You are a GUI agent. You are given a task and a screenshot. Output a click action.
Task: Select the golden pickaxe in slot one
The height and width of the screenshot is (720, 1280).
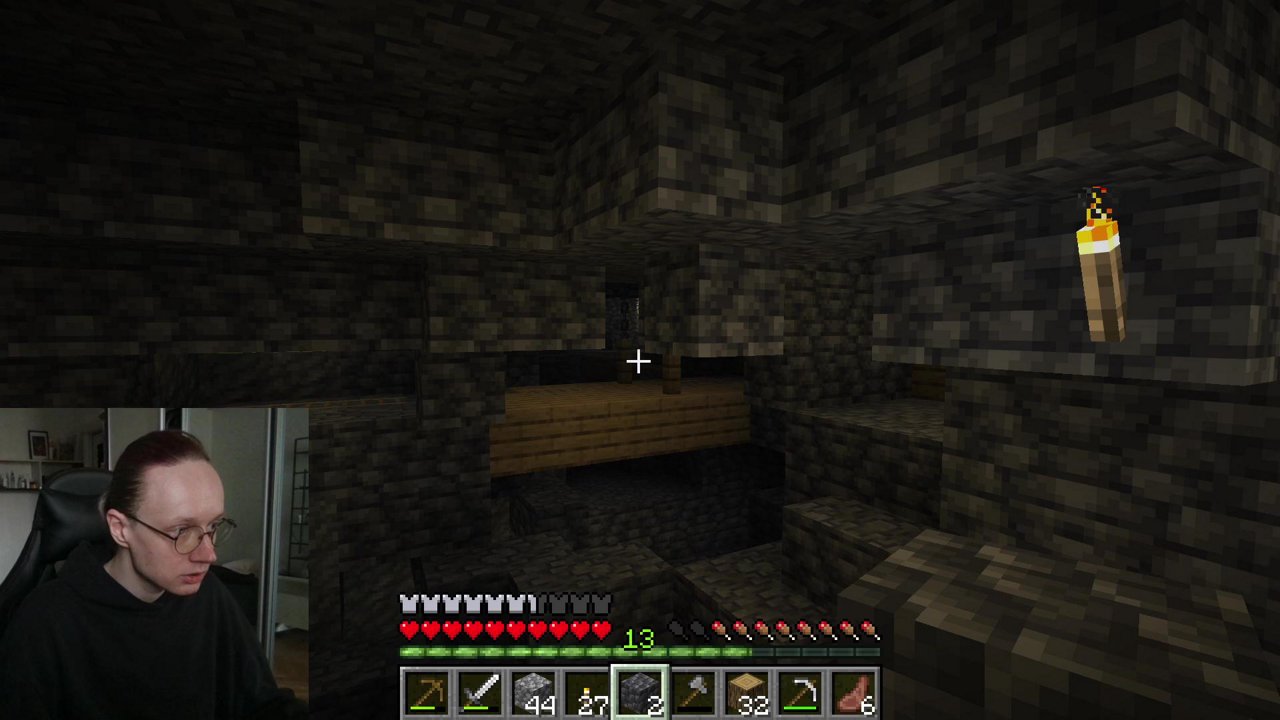[x=428, y=690]
